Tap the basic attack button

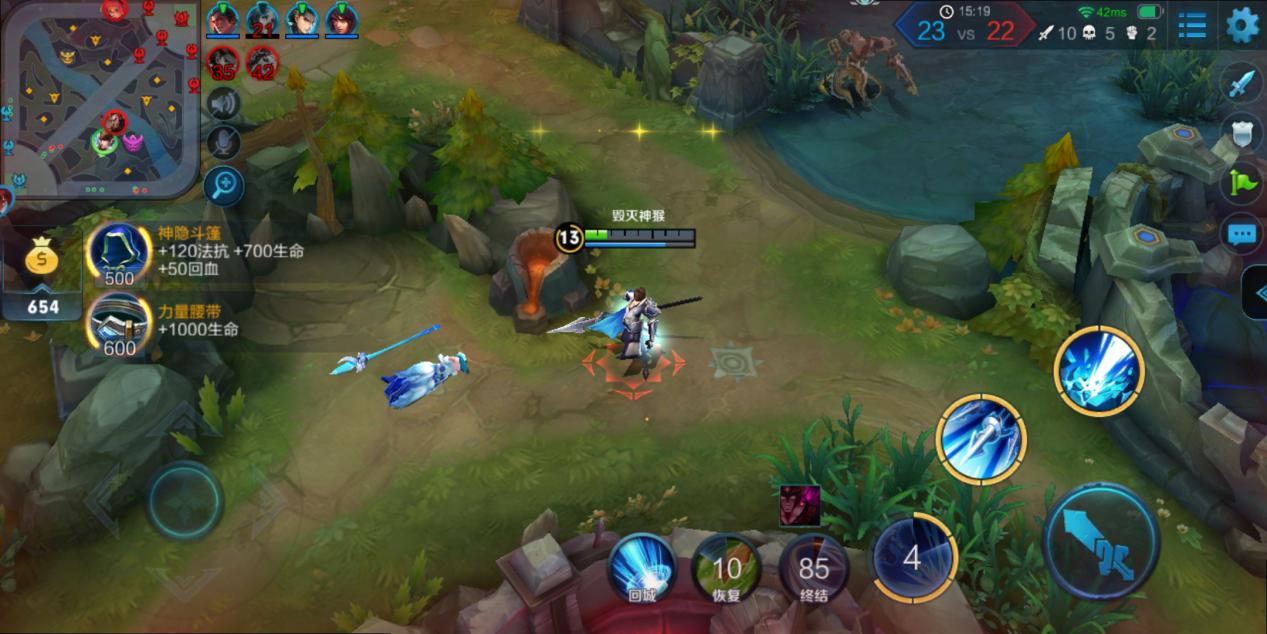(1101, 541)
